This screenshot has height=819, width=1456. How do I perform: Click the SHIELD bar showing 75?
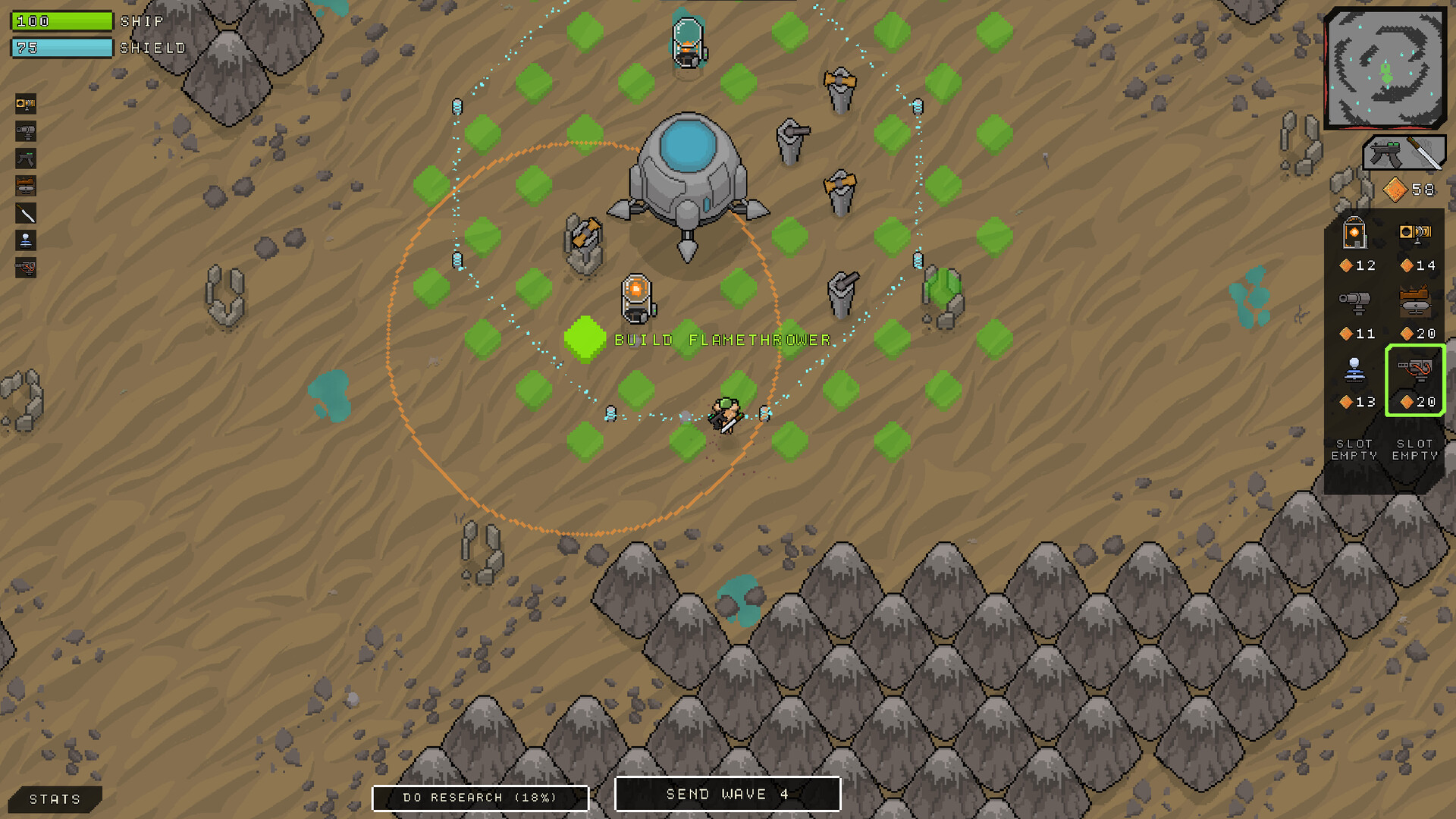coord(61,47)
